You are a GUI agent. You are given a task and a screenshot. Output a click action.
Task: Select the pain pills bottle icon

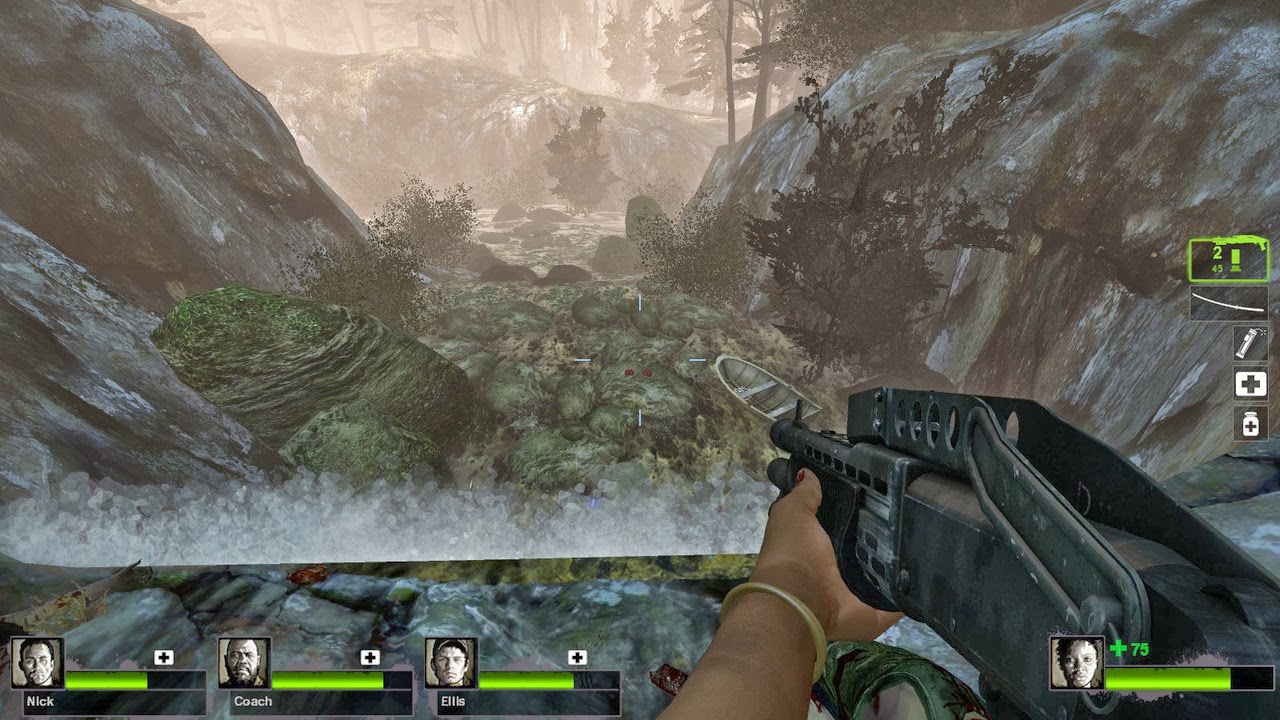point(1250,423)
